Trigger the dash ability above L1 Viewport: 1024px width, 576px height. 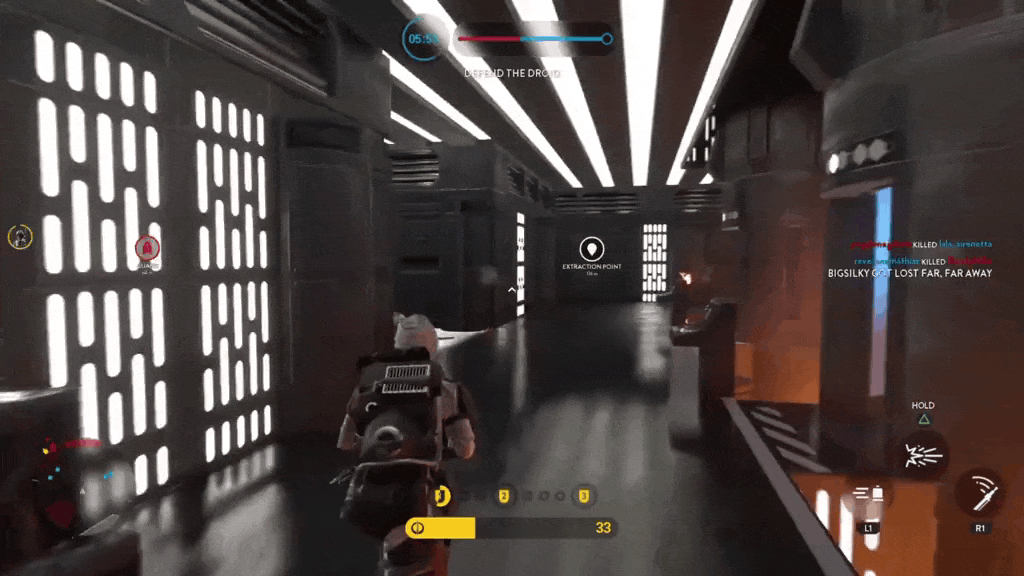pos(868,495)
